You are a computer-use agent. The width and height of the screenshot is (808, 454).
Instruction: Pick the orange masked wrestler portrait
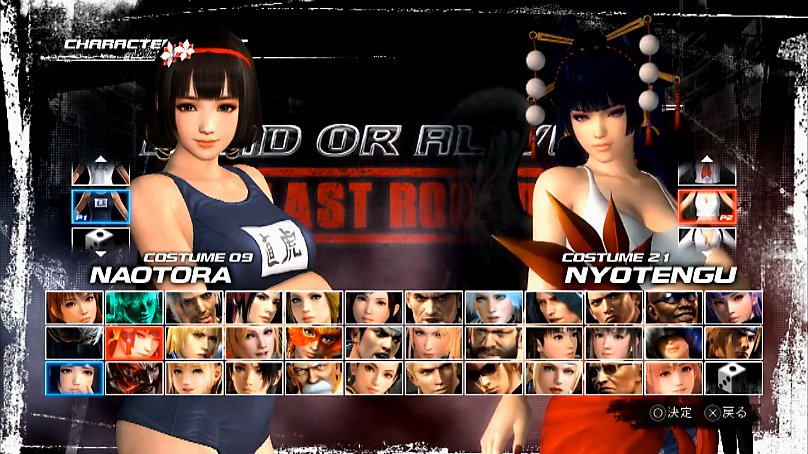click(x=314, y=342)
